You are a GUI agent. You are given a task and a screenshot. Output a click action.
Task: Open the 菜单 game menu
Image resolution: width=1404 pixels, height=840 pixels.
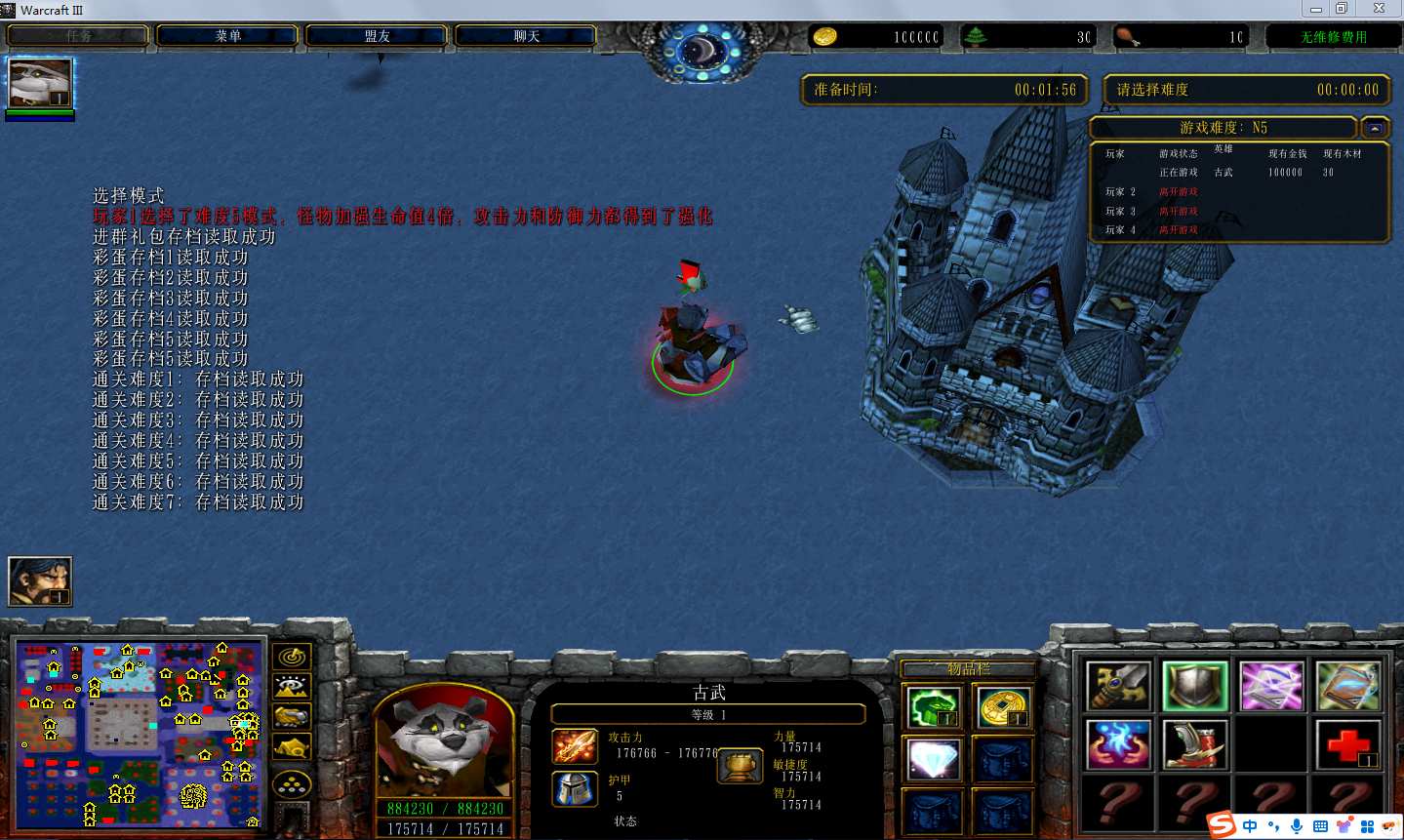[227, 36]
